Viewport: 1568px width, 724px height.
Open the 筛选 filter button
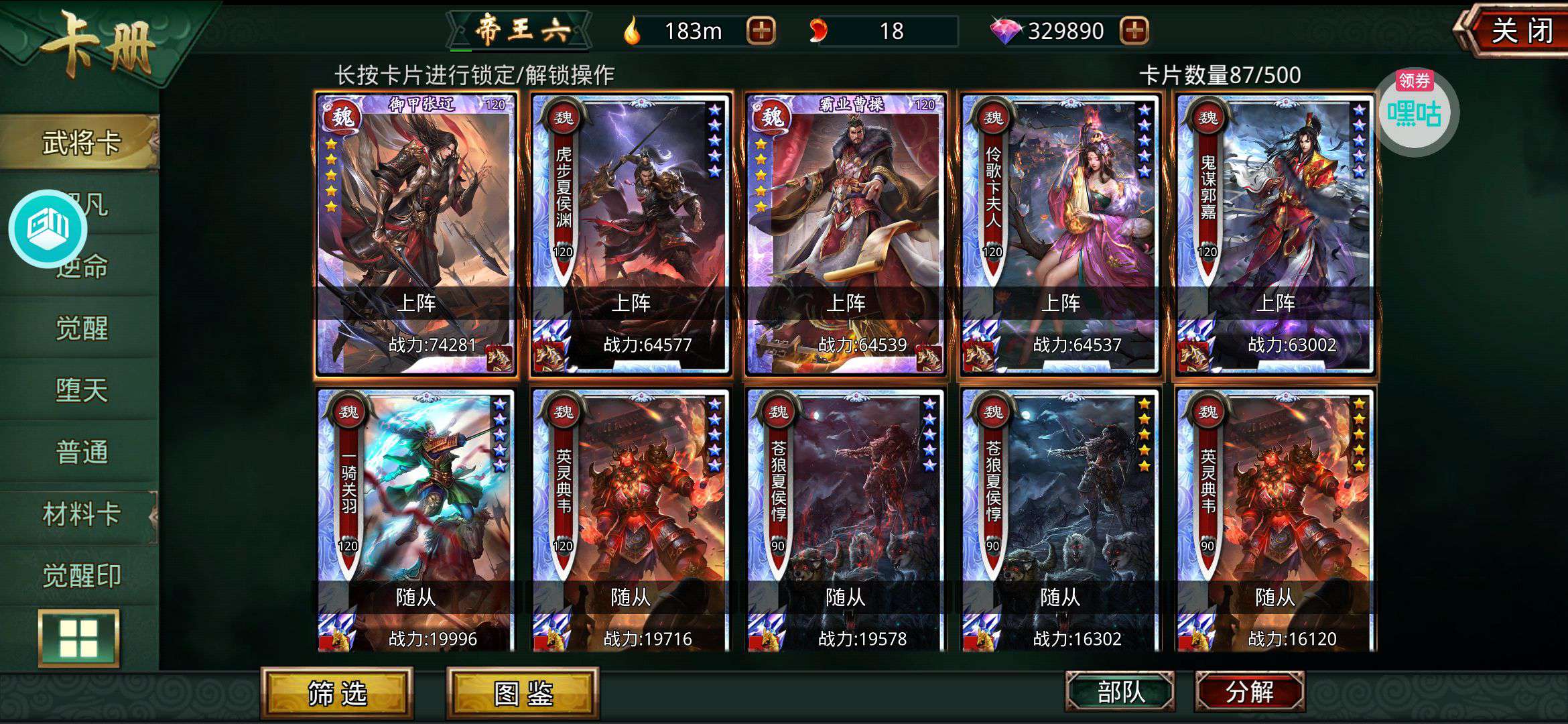coord(337,694)
